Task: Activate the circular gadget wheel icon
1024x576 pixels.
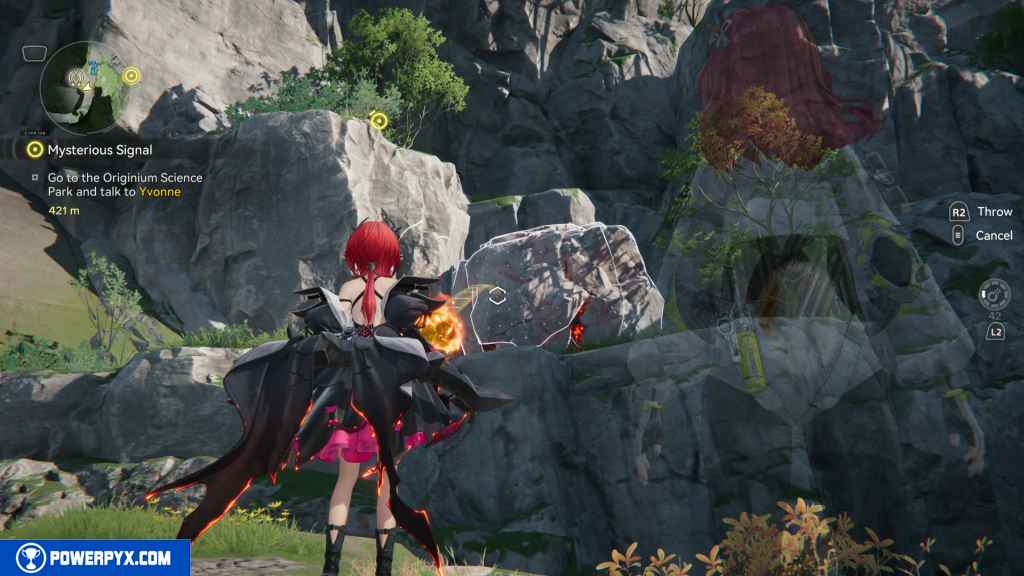Action: tap(996, 294)
